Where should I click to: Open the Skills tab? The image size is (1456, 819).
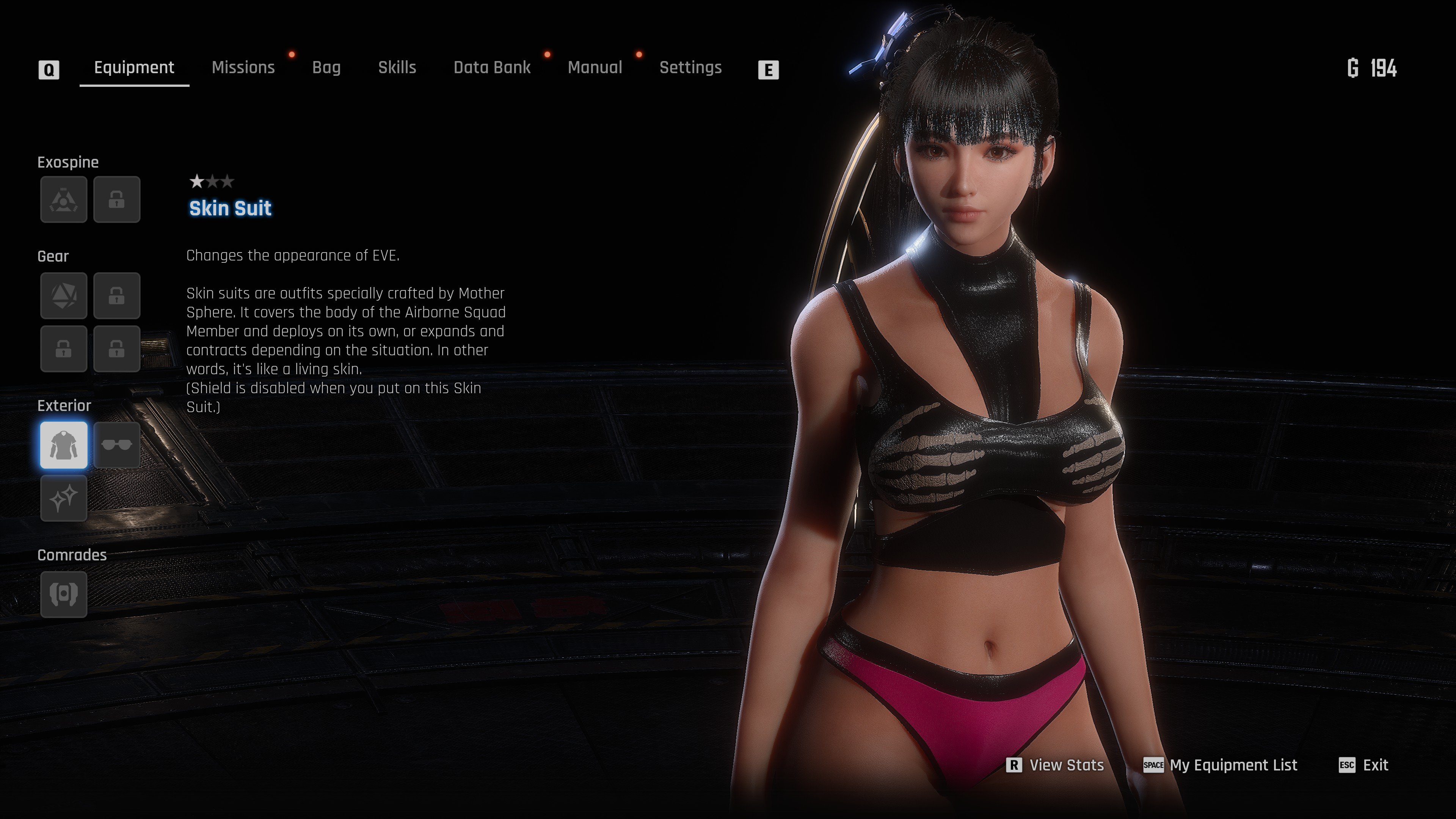[x=397, y=68]
